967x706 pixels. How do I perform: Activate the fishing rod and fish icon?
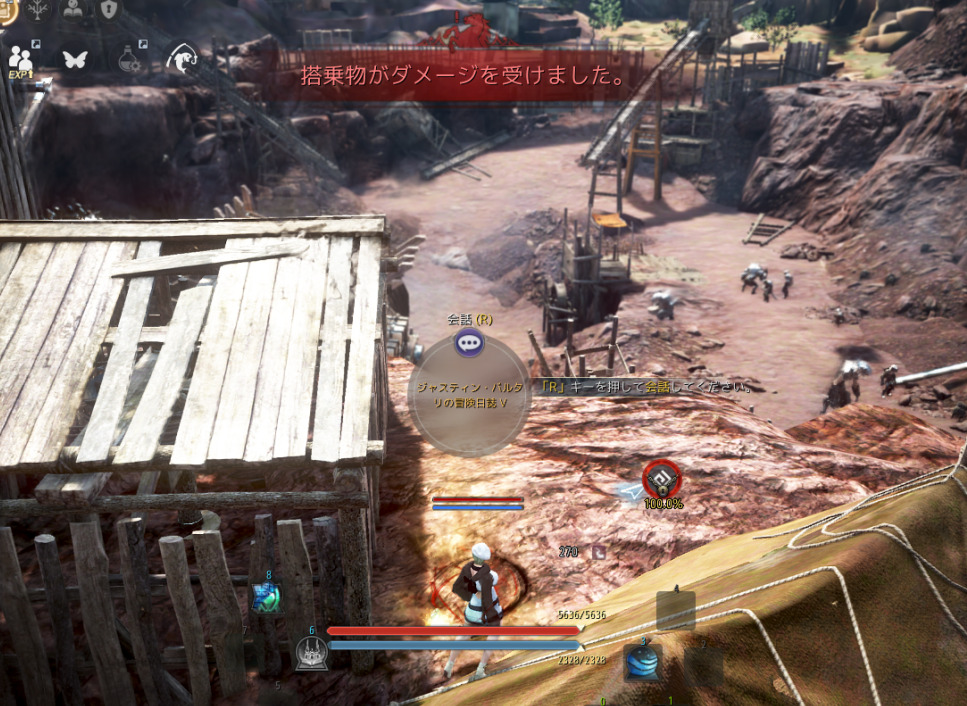(182, 58)
